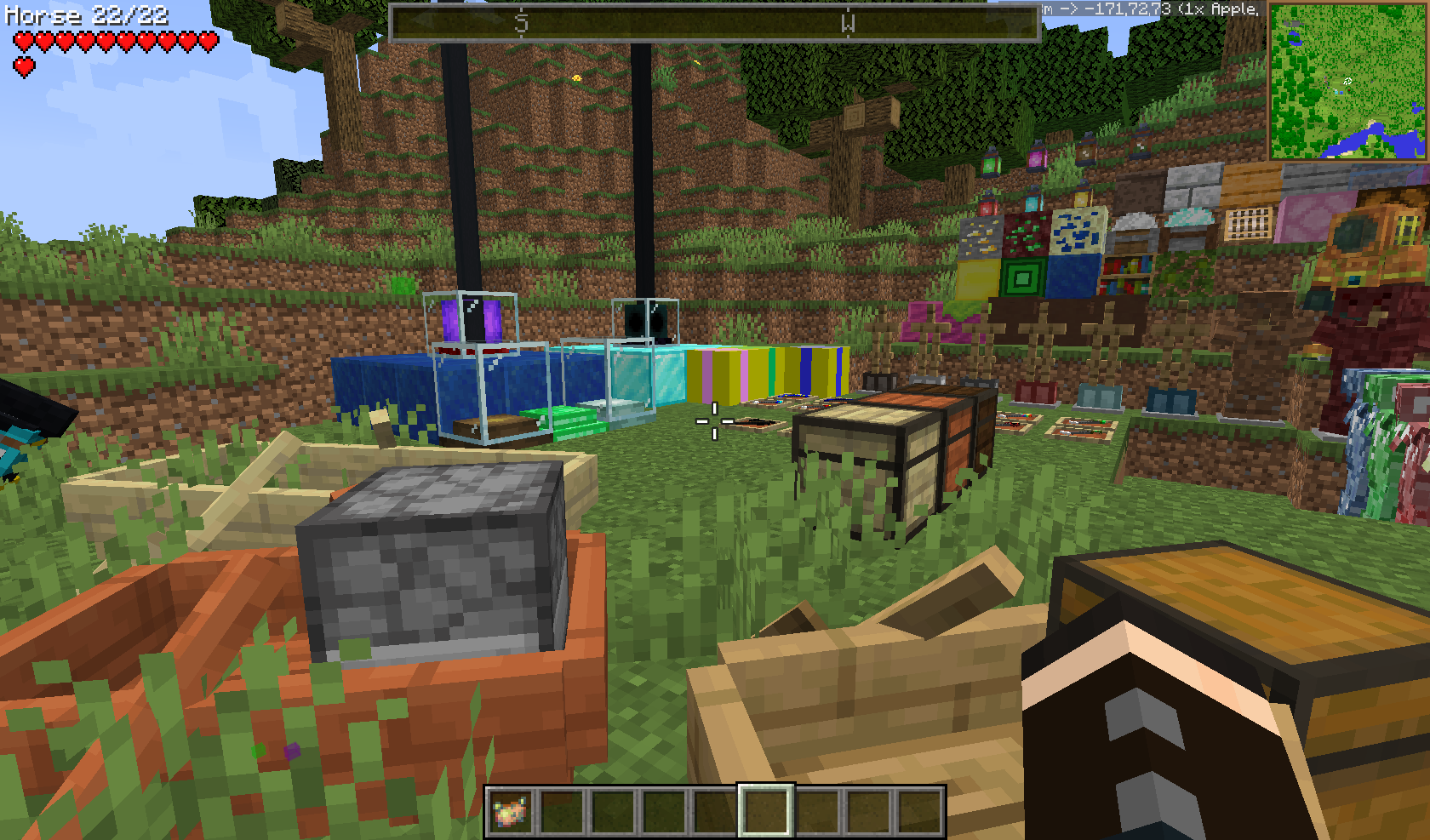The height and width of the screenshot is (840, 1430).
Task: Click the player arrow at the minimap center
Action: pos(1347,81)
